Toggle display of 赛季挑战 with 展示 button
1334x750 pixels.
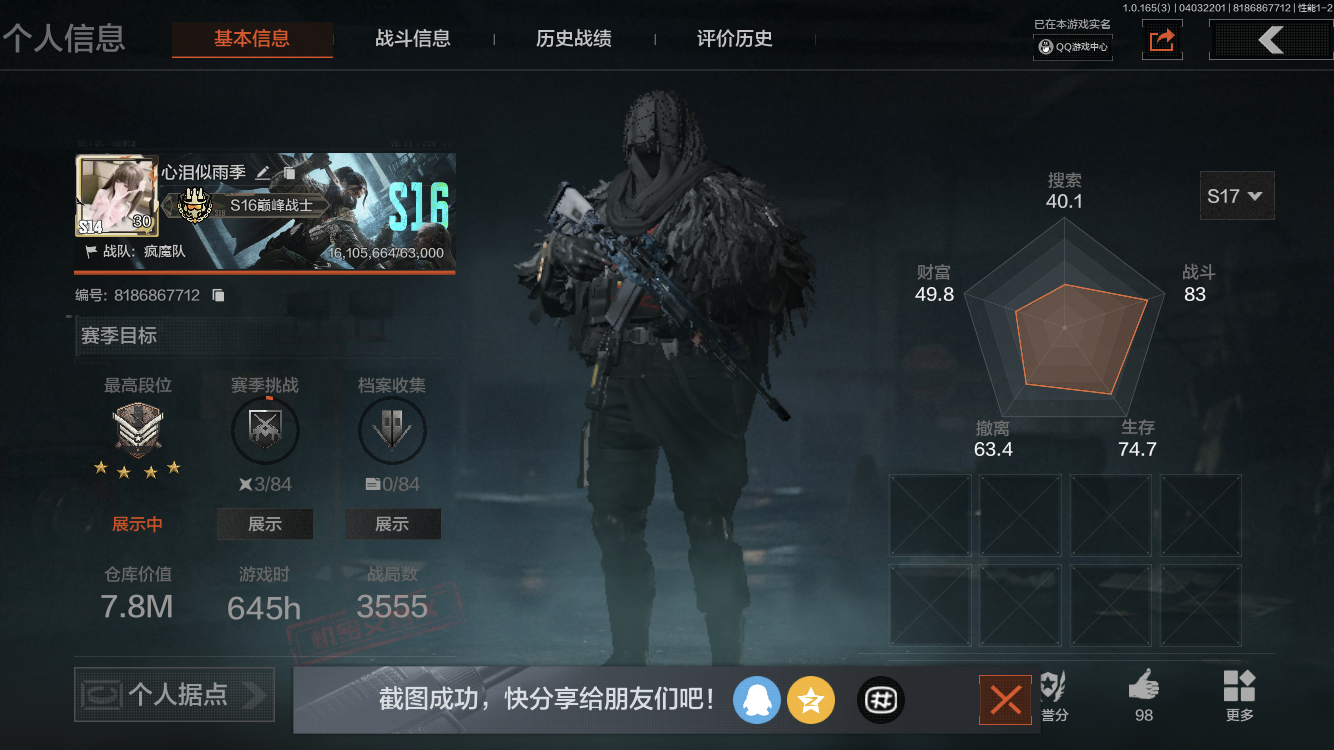point(265,523)
